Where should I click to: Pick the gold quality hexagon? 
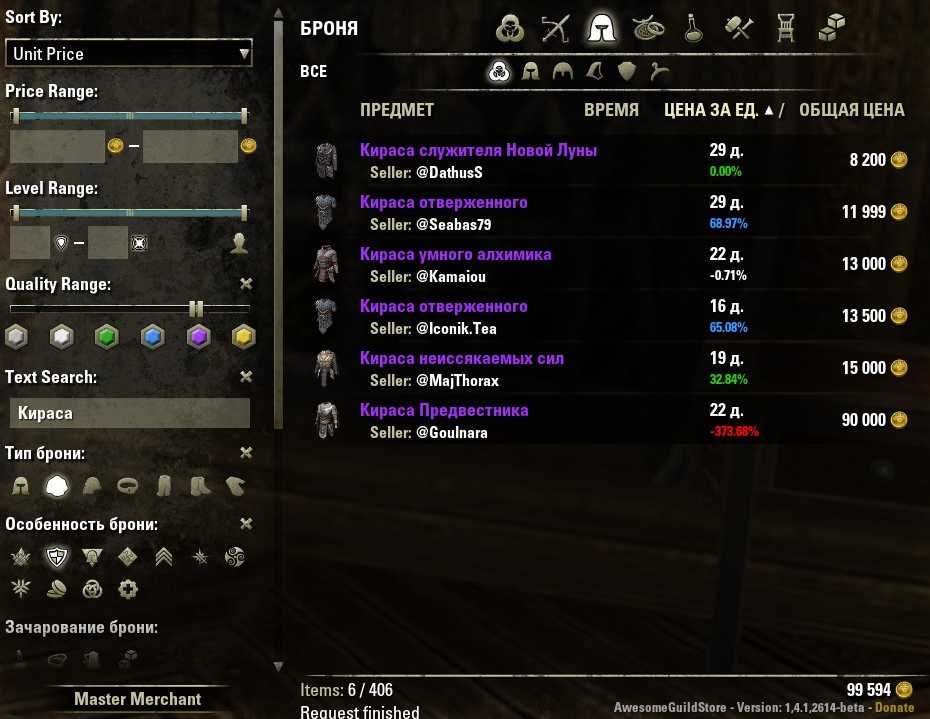point(242,336)
